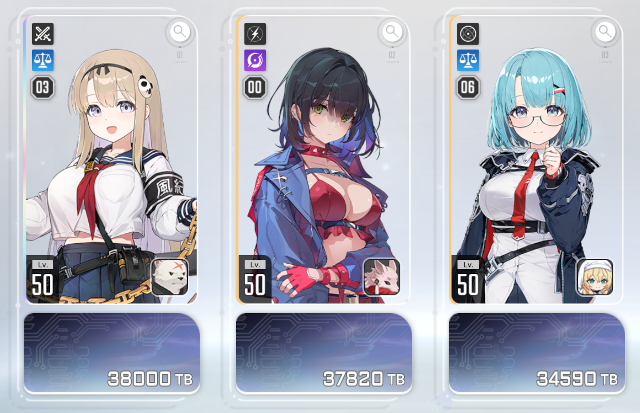View details of teal-haired character via magnifier

pyautogui.click(x=604, y=32)
